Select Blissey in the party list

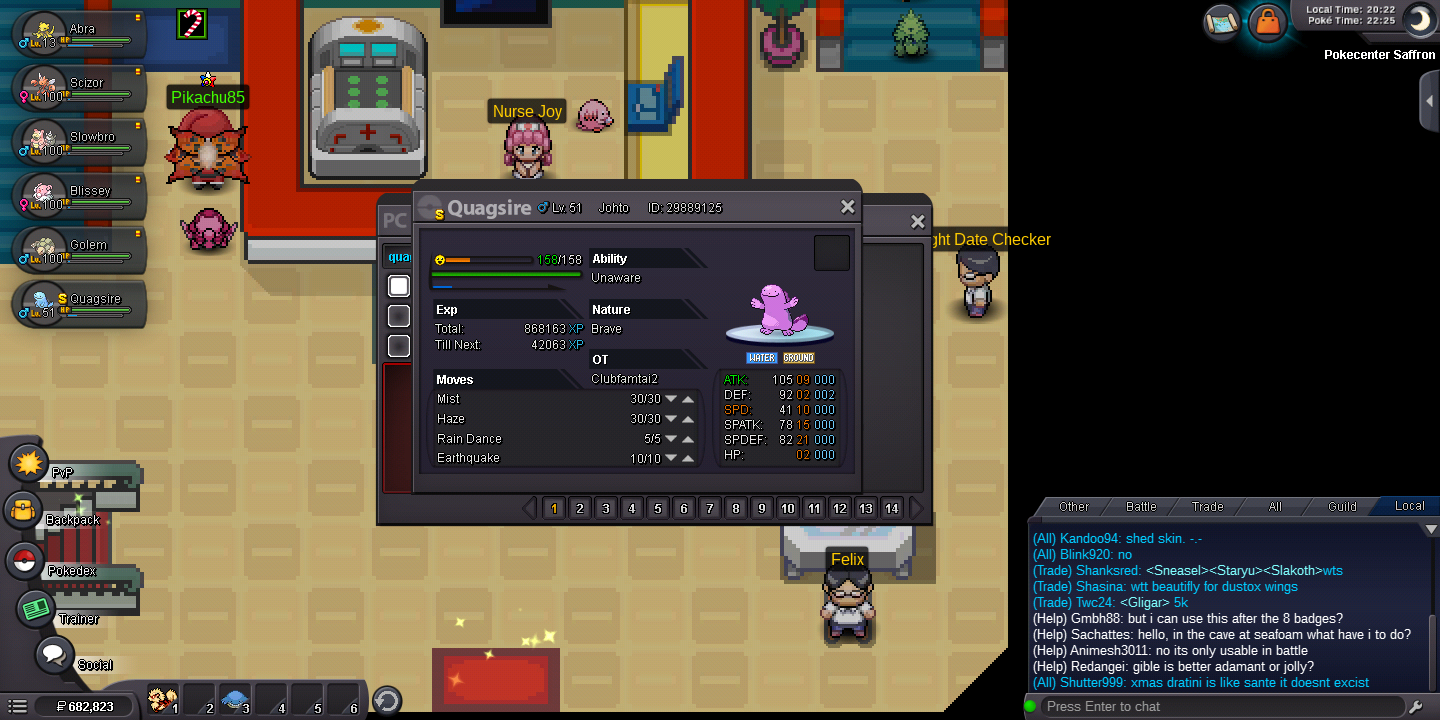point(80,196)
